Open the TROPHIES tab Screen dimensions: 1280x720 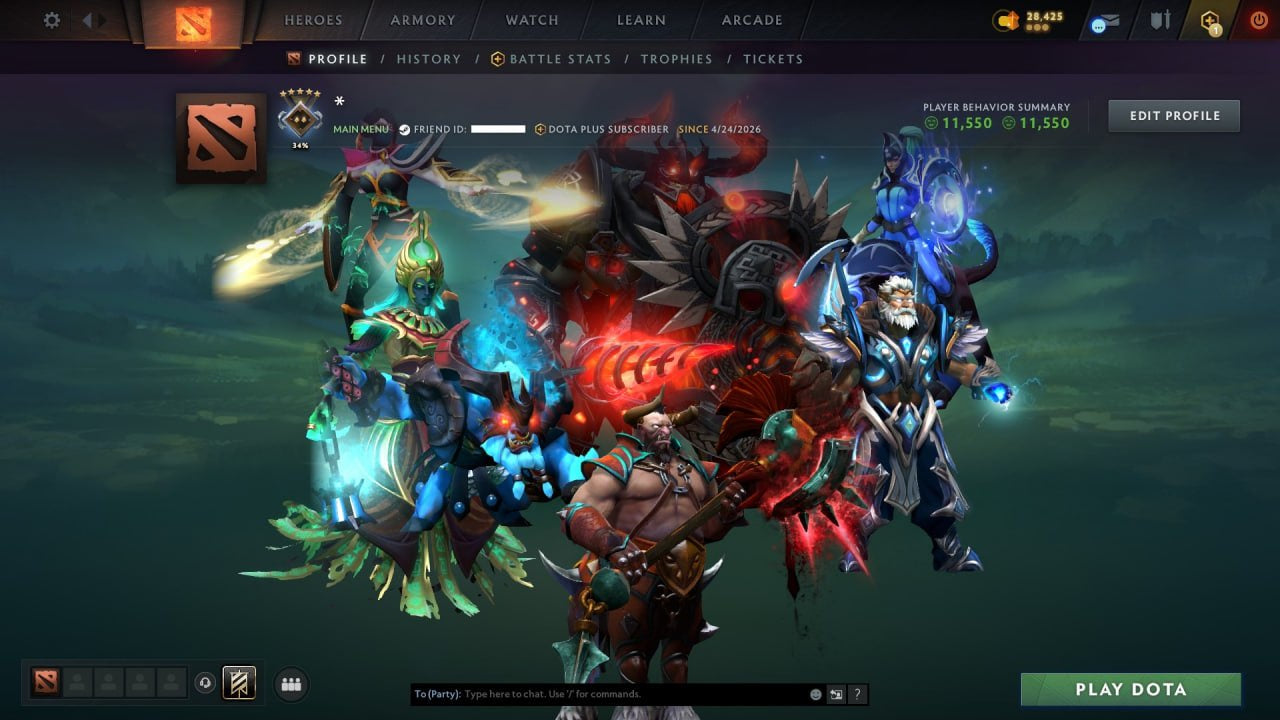(x=676, y=59)
